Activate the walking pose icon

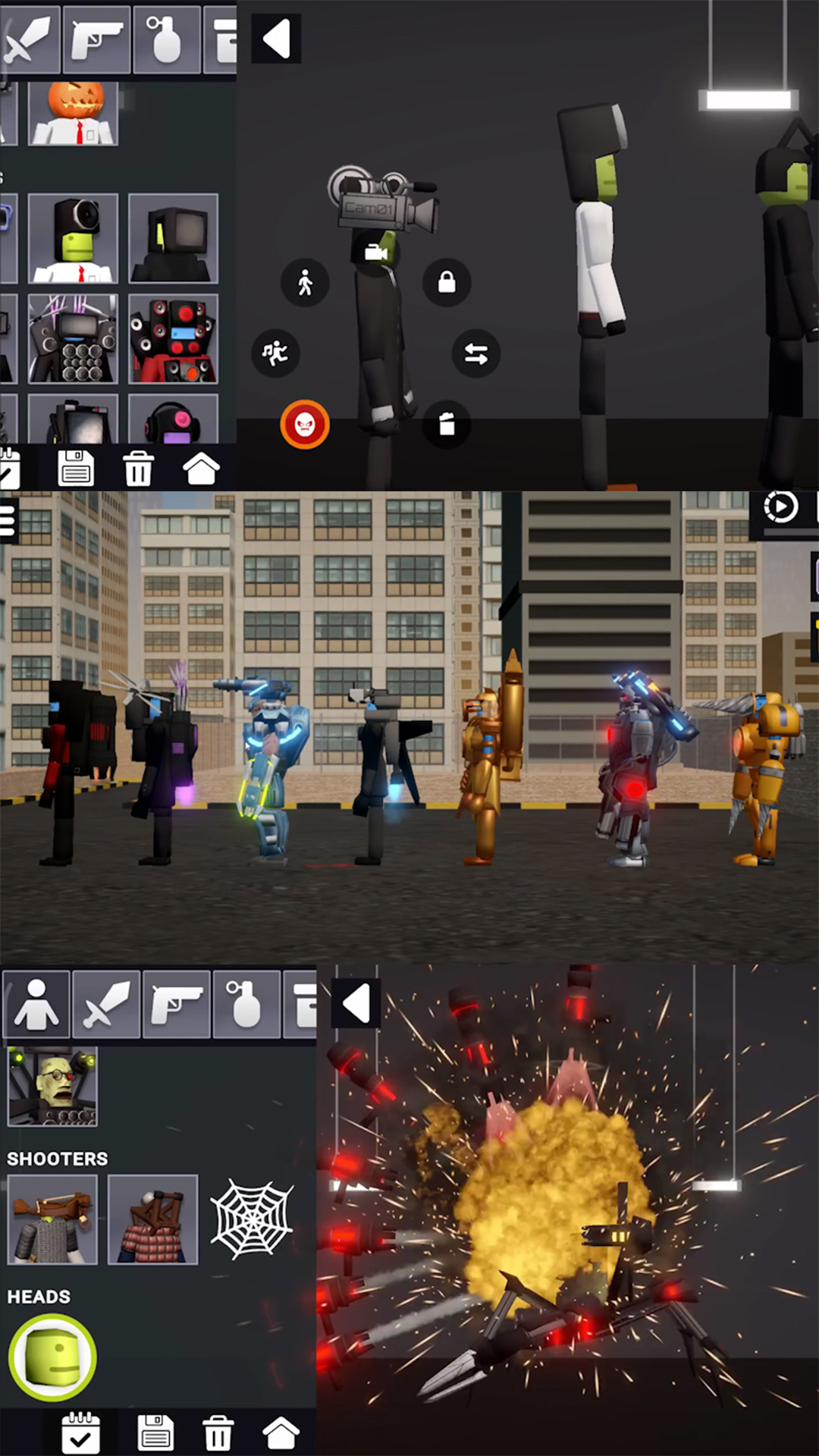coord(305,283)
